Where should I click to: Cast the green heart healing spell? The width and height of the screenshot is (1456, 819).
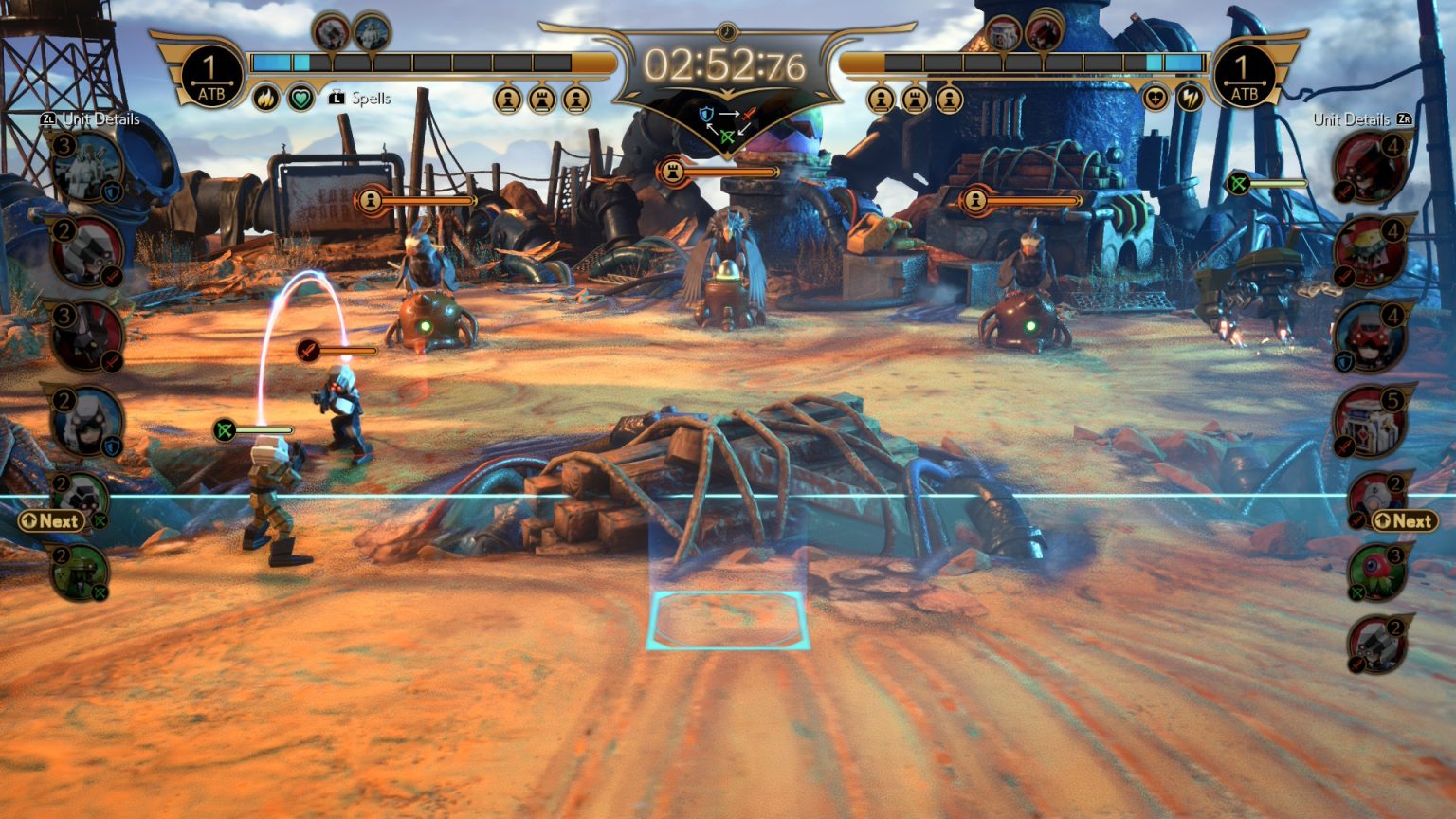click(301, 98)
